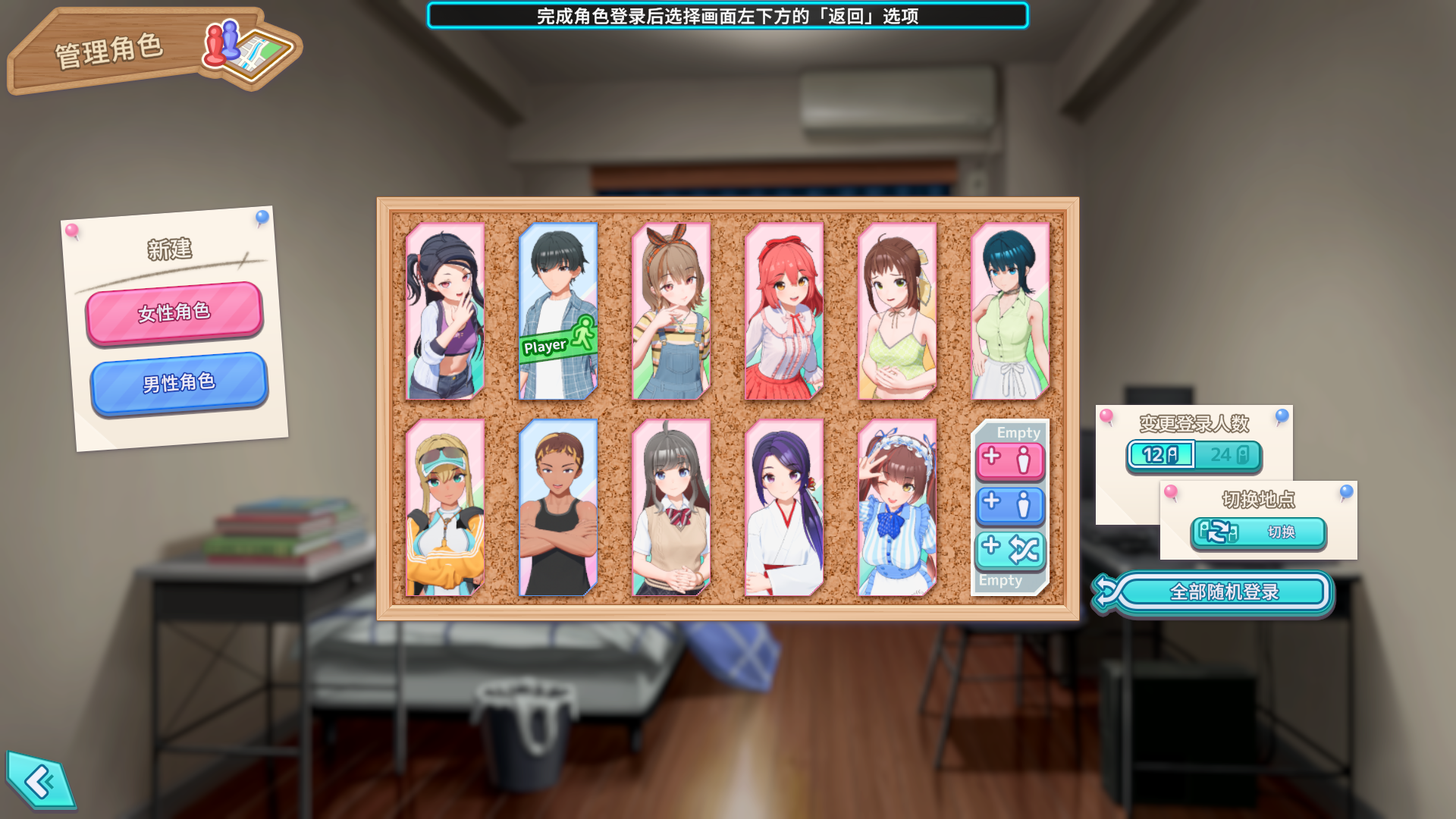Screen dimensions: 1456x819
Task: Select the man in black tank top
Action: [558, 507]
